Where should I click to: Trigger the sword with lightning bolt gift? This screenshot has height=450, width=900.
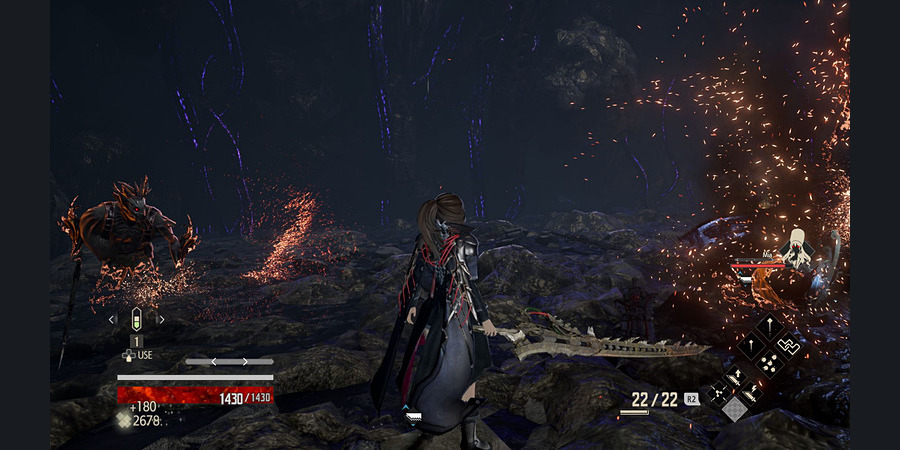point(752,393)
